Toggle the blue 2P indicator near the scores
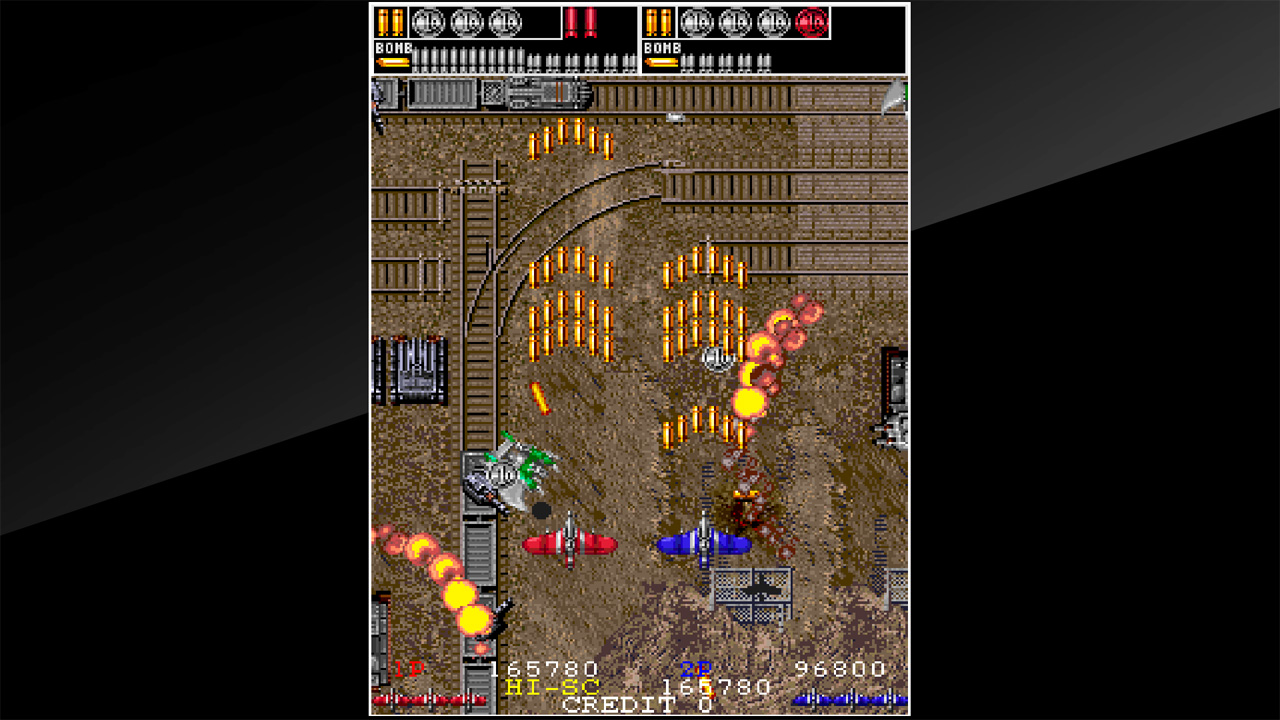Viewport: 1280px width, 720px height. tap(695, 668)
